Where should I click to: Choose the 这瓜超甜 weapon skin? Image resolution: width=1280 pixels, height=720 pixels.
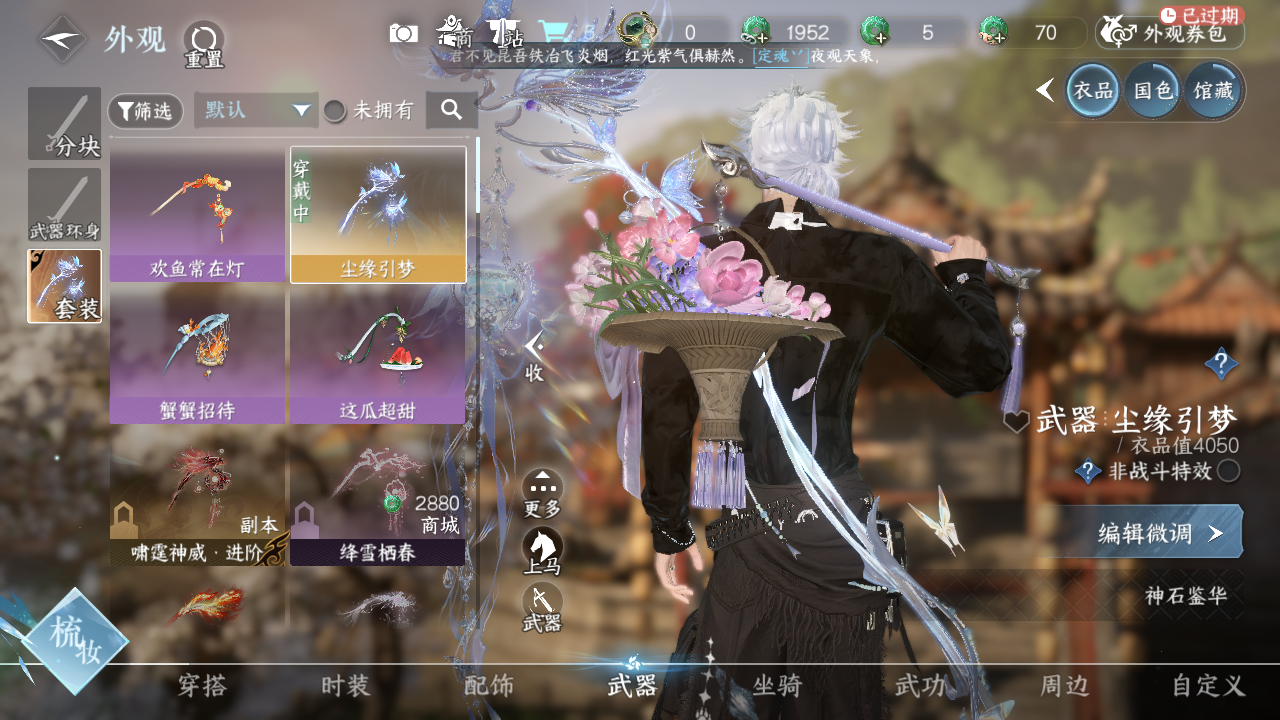(377, 356)
